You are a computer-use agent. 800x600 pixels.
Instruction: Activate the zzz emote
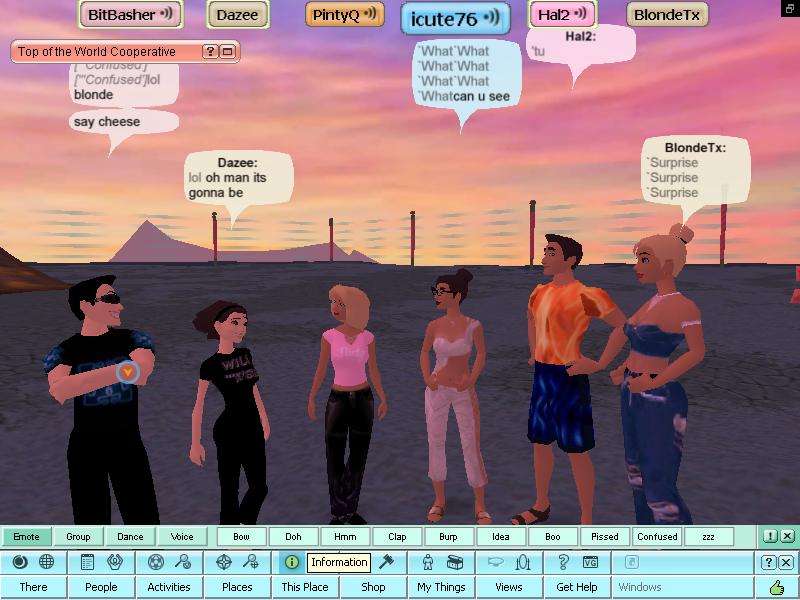[708, 537]
